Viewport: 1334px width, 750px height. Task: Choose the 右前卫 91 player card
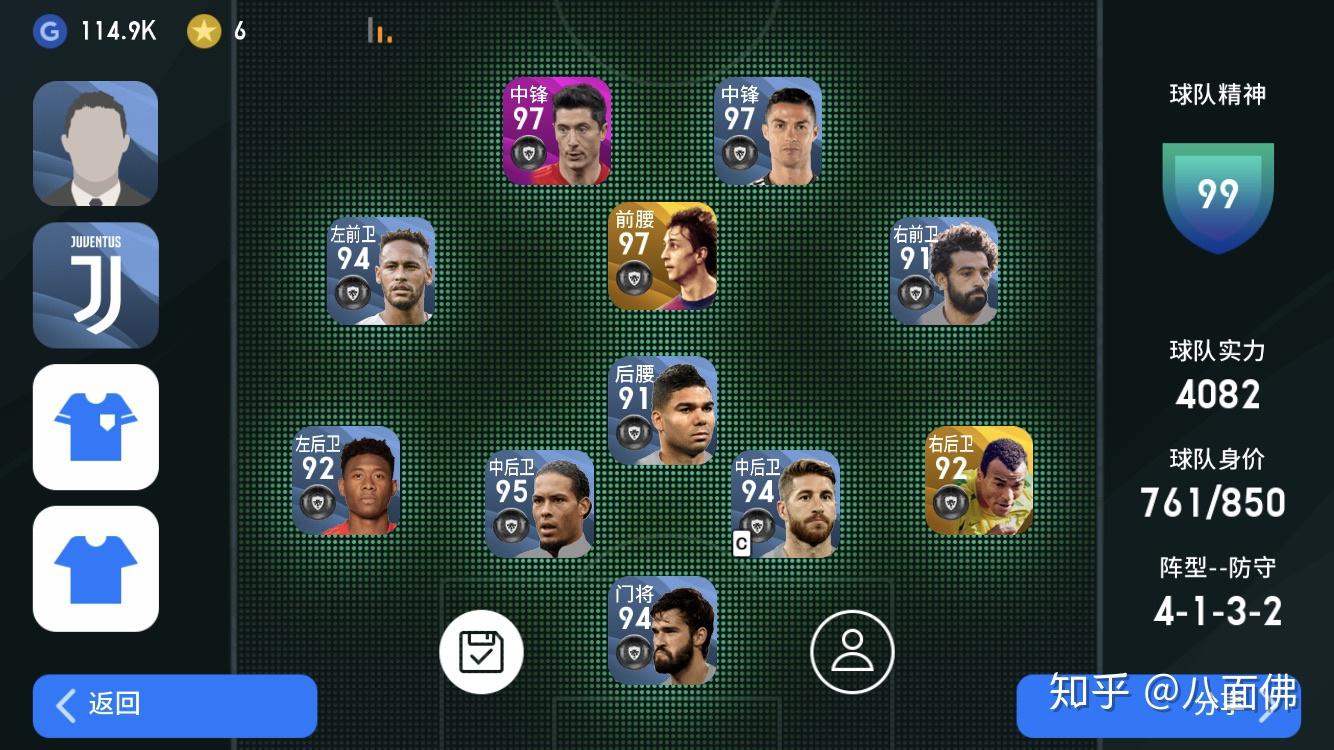(x=944, y=271)
